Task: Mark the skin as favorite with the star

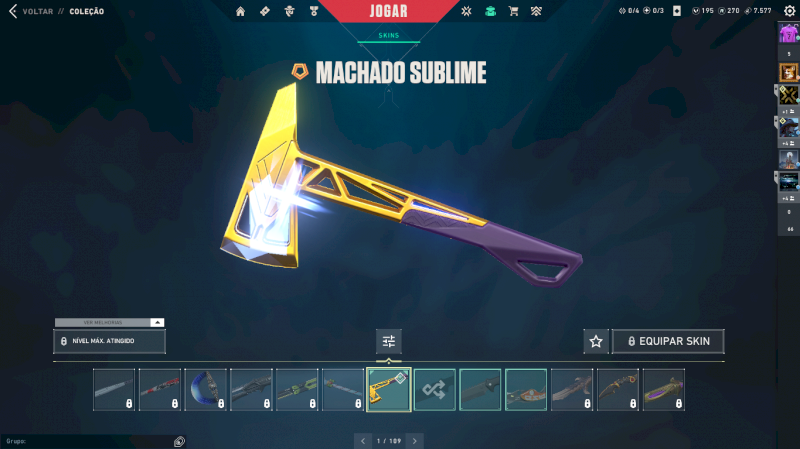Action: [x=596, y=341]
